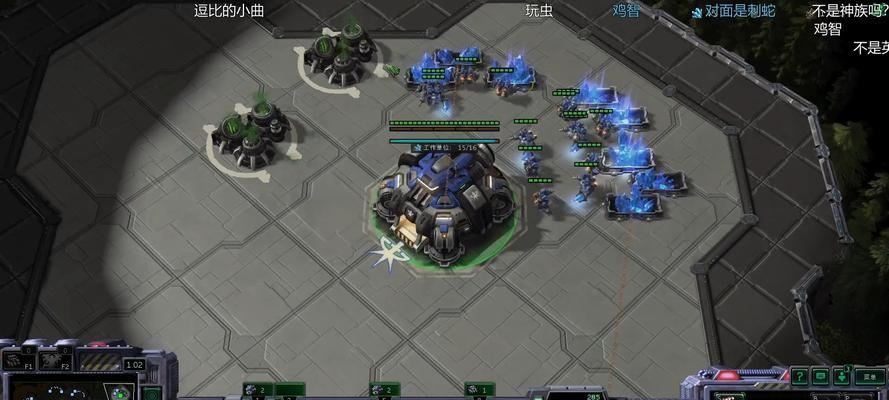Select the F2 army button
This screenshot has width=889, height=400.
pyautogui.click(x=53, y=360)
